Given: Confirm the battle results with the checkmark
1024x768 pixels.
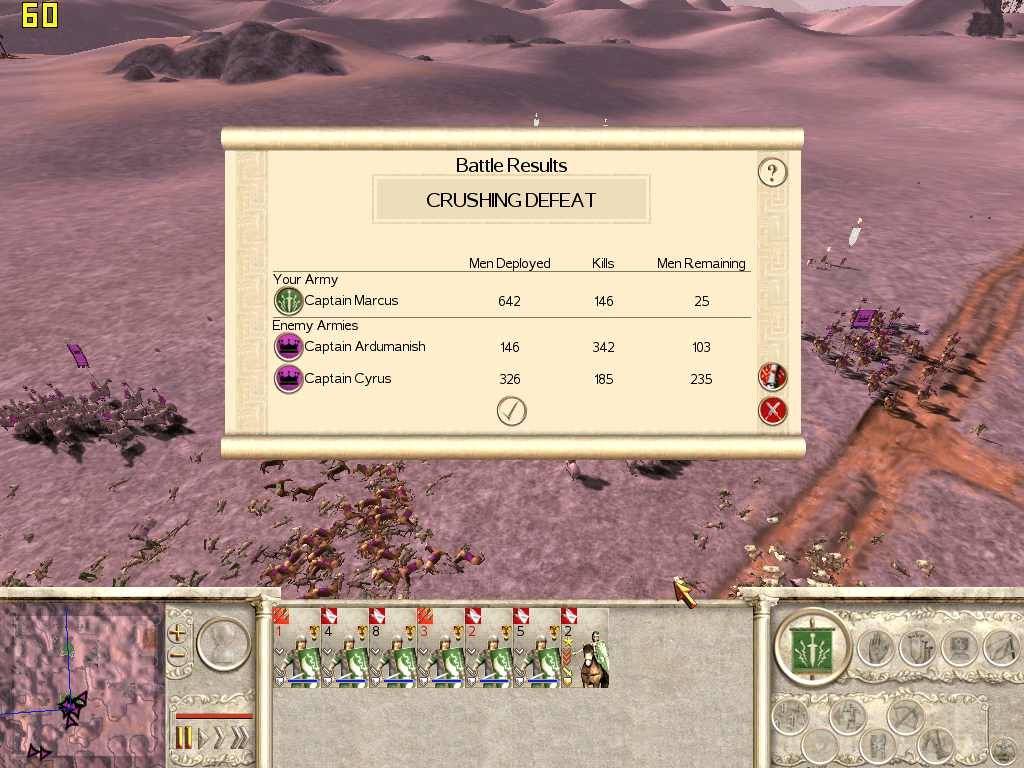Looking at the screenshot, I should [511, 411].
